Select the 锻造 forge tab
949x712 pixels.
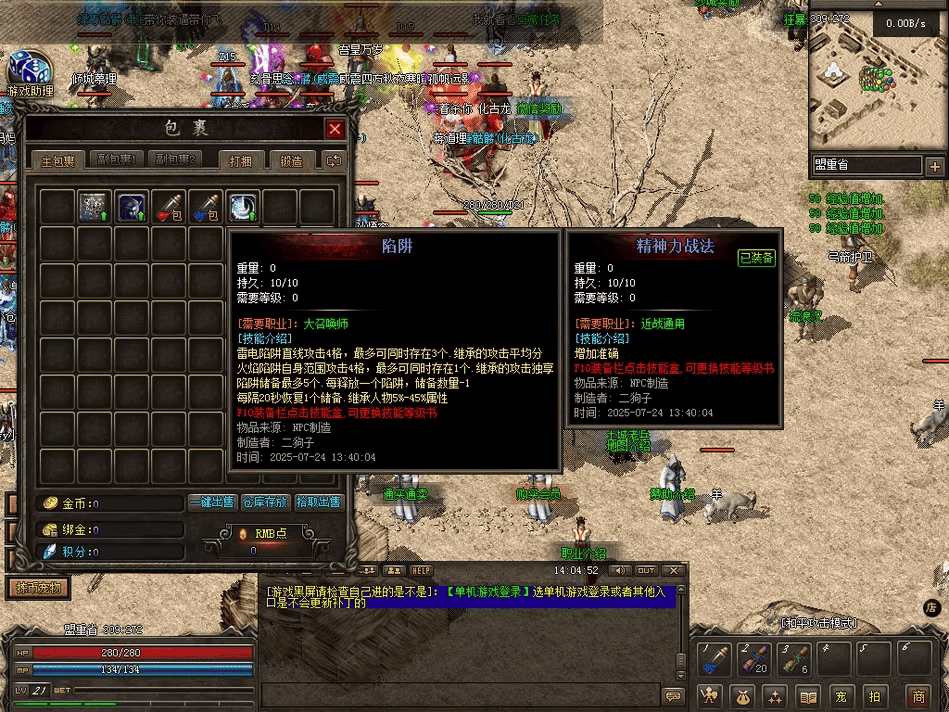(x=292, y=160)
